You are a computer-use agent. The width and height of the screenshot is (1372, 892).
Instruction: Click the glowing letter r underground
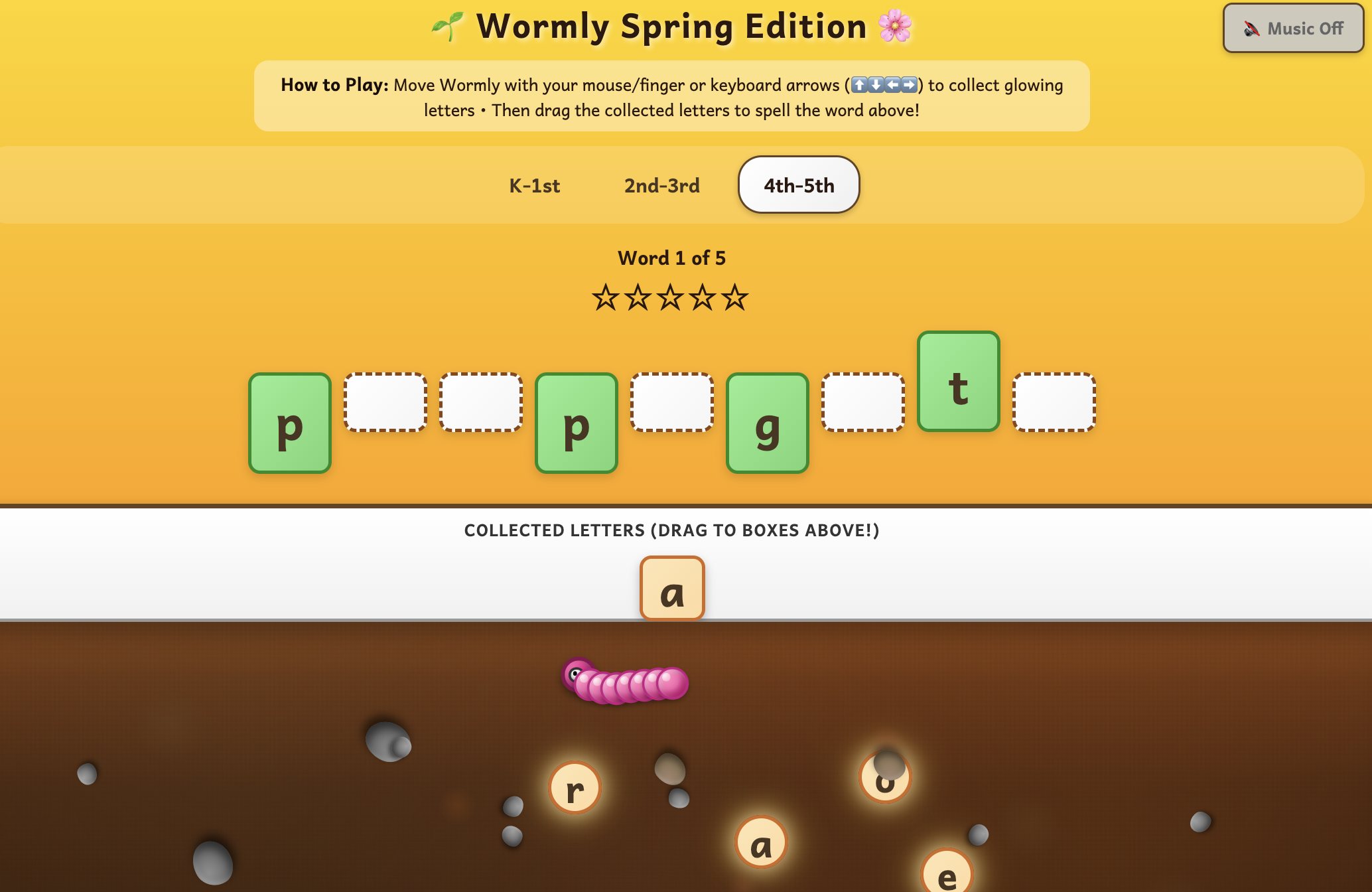(x=575, y=788)
